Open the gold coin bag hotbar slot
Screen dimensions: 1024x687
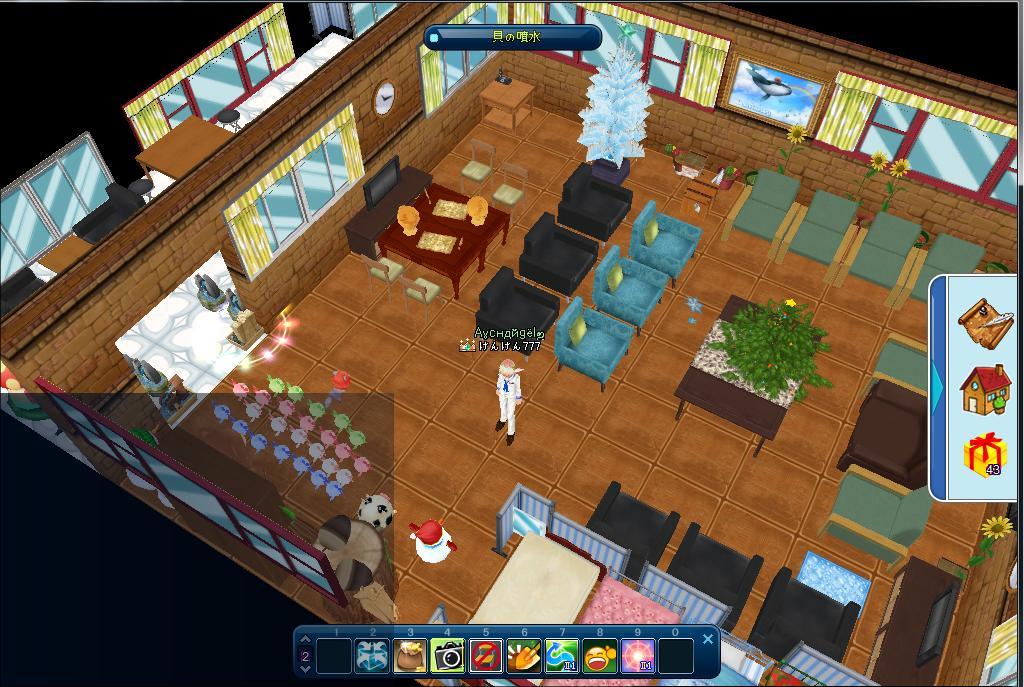point(410,656)
